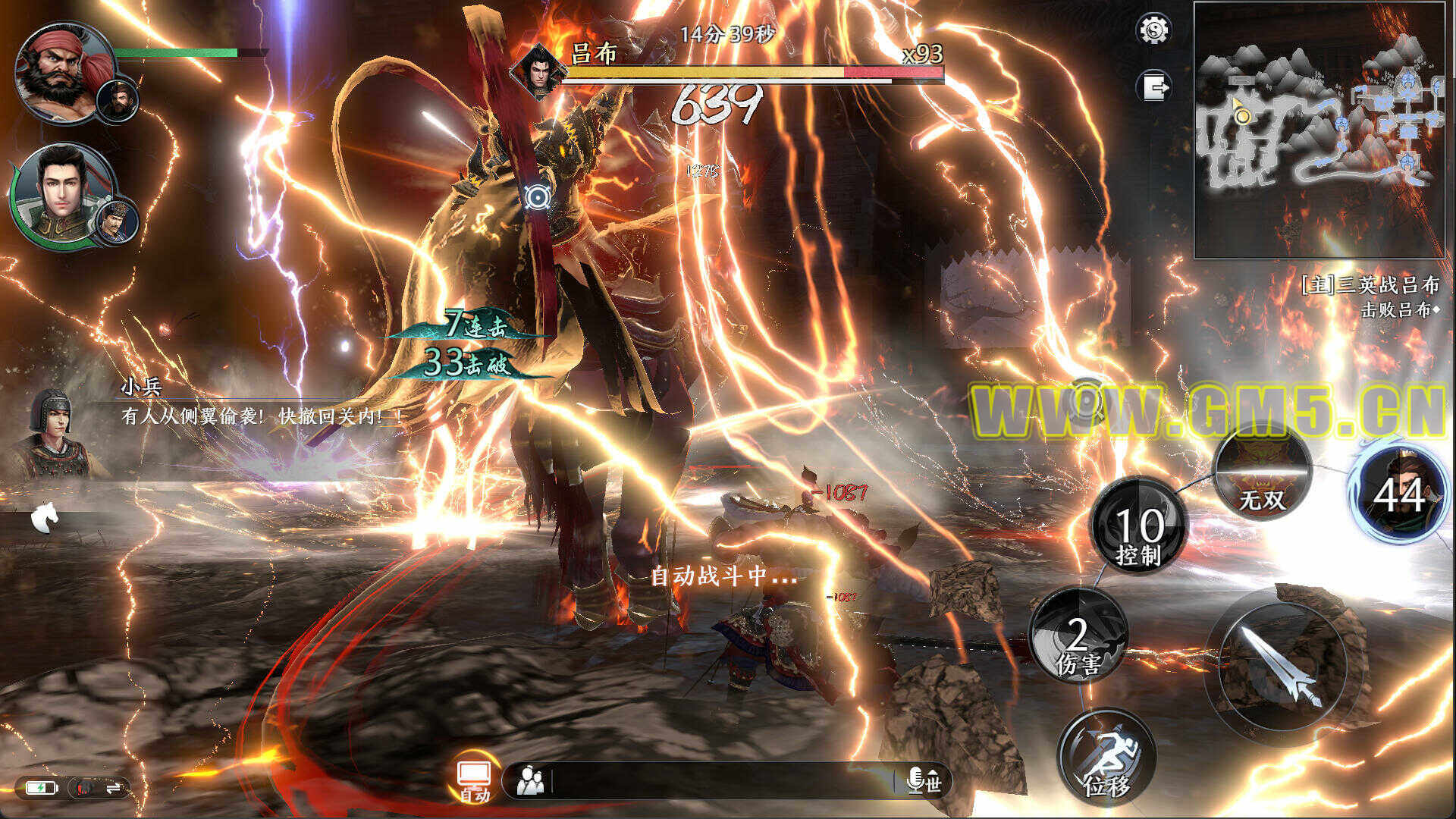
Task: Perform a basic sword attack
Action: pyautogui.click(x=1282, y=665)
